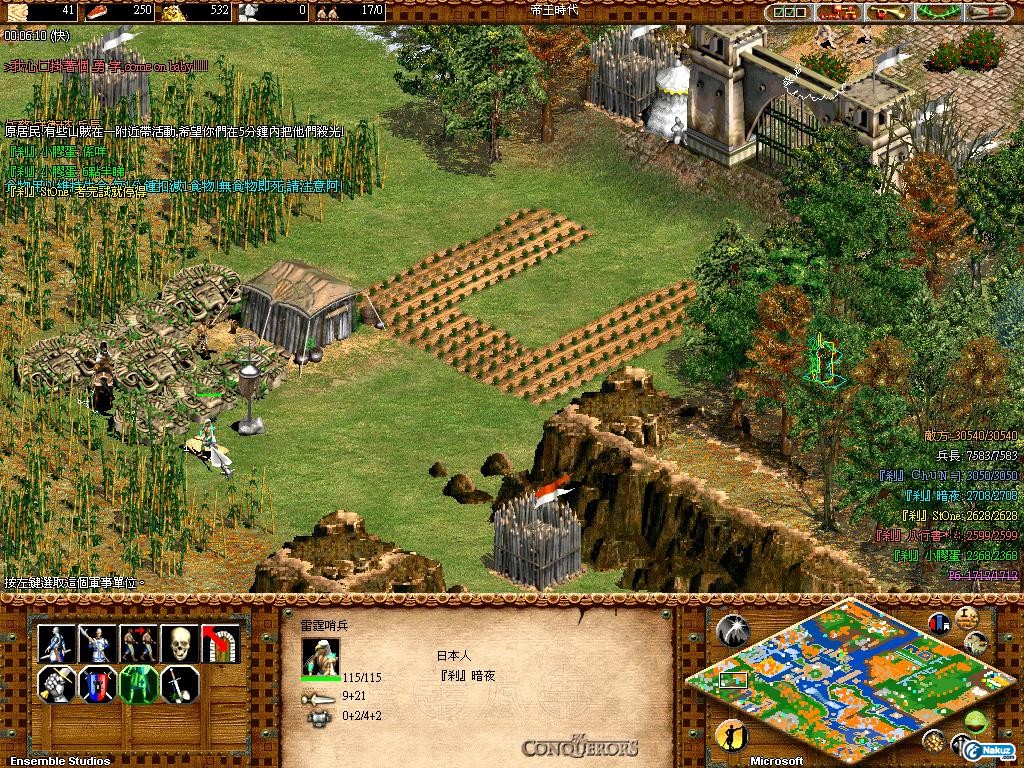The image size is (1024, 768).
Task: Open objectives via the three-checkbox button
Action: click(x=790, y=12)
